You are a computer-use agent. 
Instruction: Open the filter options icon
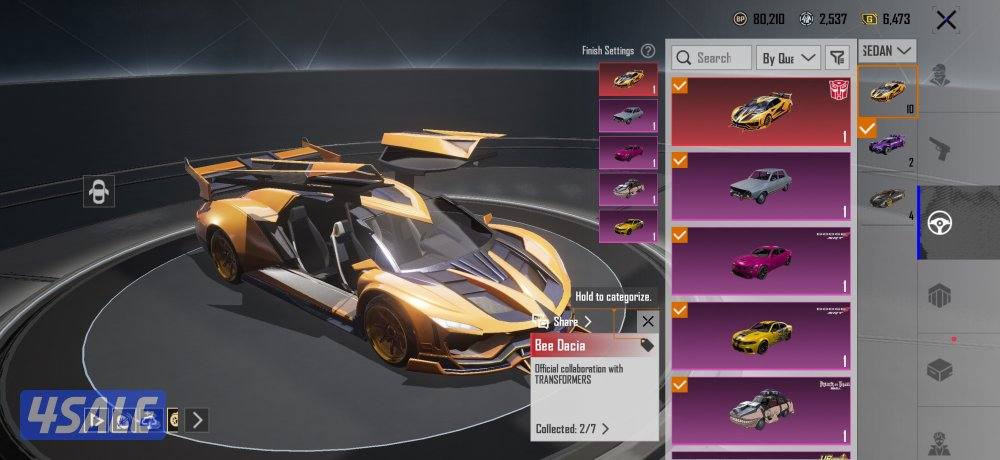tap(838, 58)
